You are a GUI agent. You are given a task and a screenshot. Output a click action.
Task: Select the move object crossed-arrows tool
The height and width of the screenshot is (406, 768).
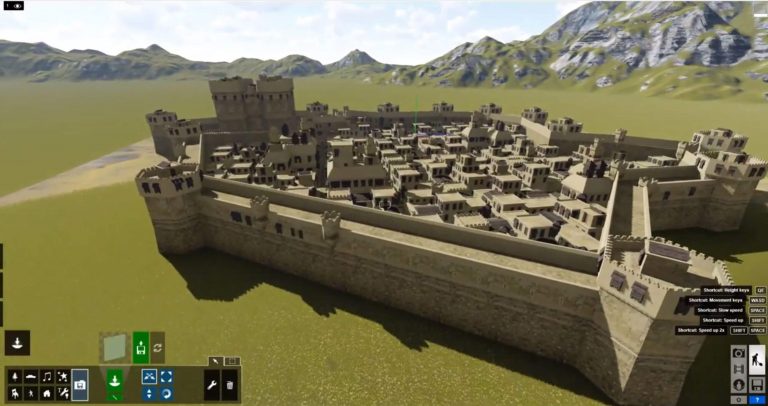[149, 376]
